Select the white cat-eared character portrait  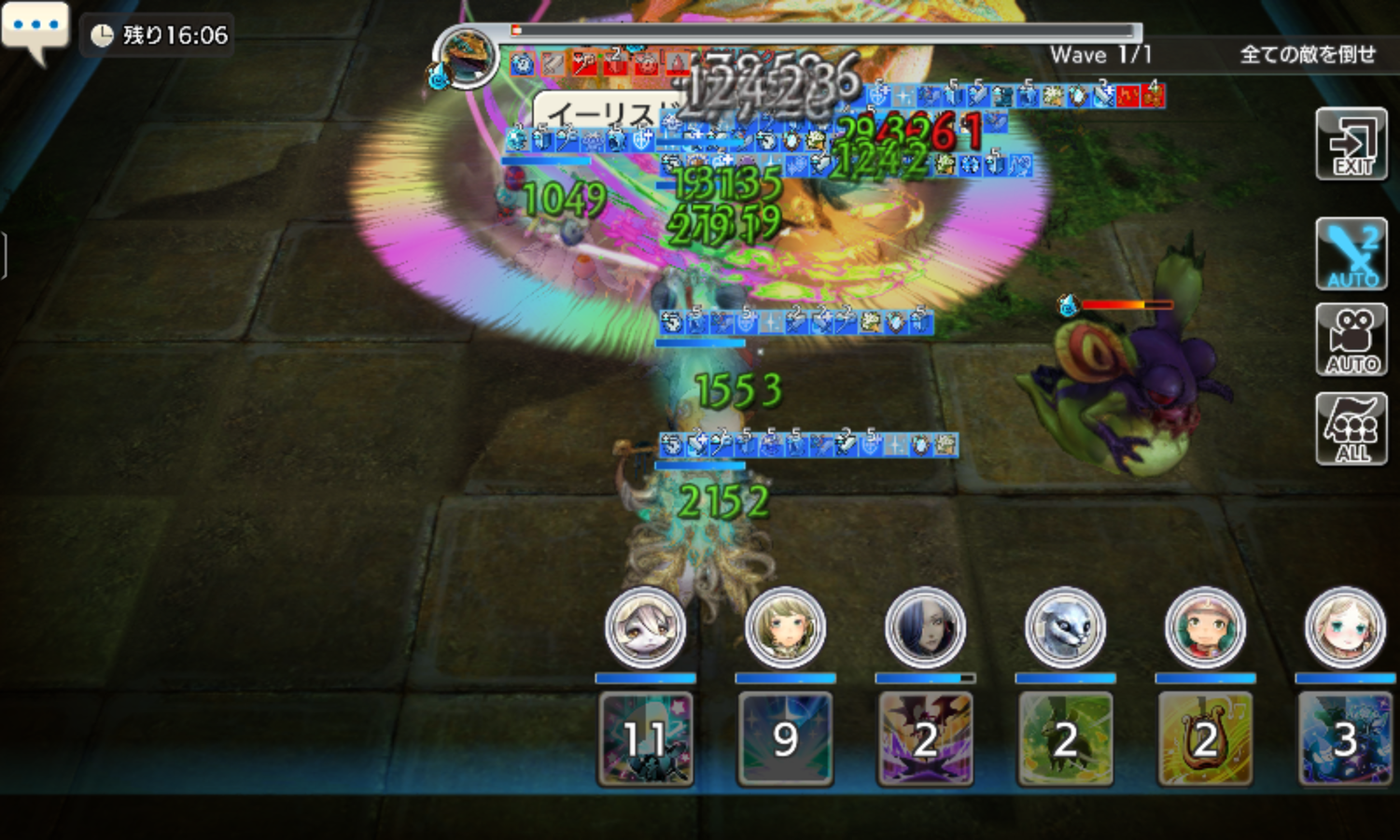(646, 628)
